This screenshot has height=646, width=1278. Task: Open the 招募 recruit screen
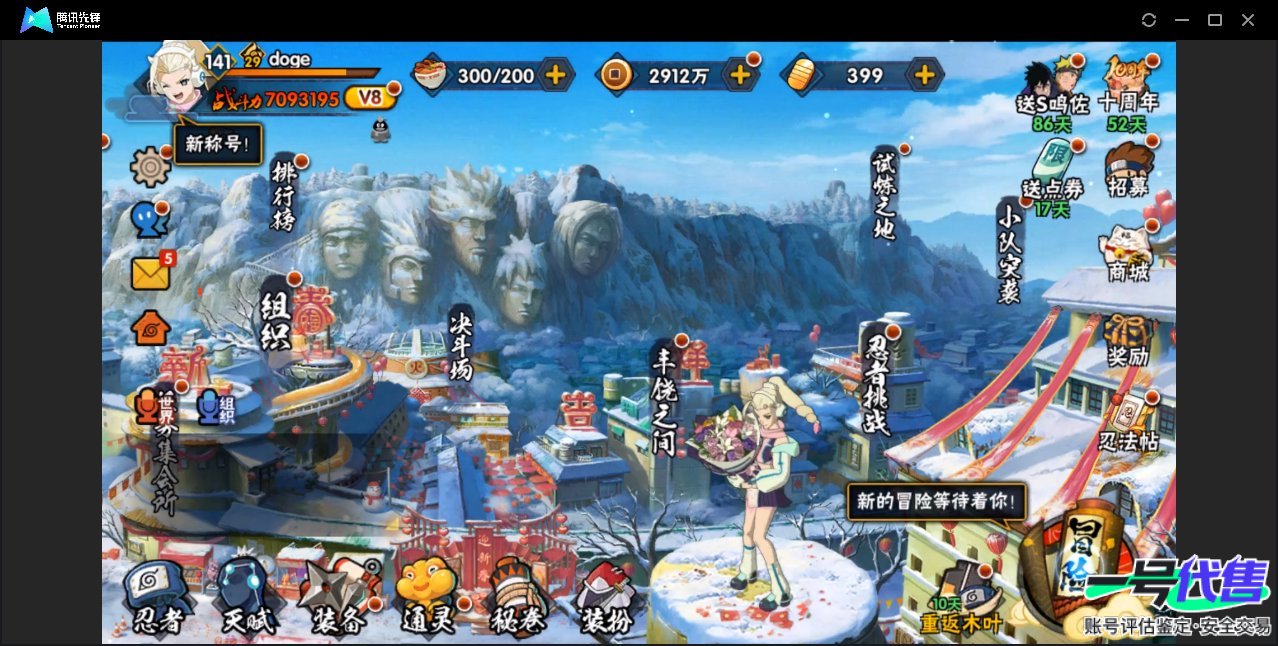click(x=1128, y=171)
